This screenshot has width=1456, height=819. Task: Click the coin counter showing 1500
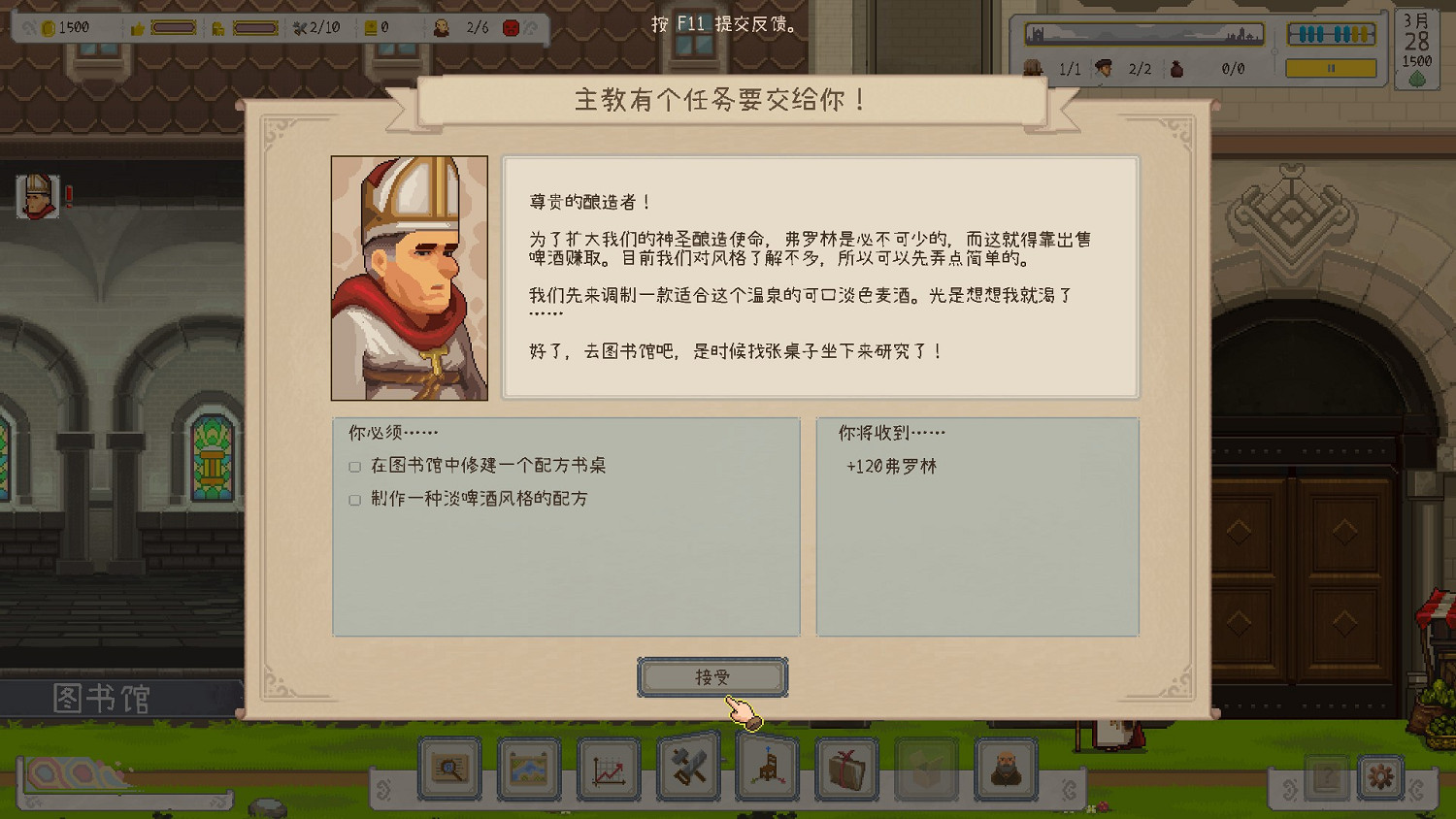coord(60,27)
